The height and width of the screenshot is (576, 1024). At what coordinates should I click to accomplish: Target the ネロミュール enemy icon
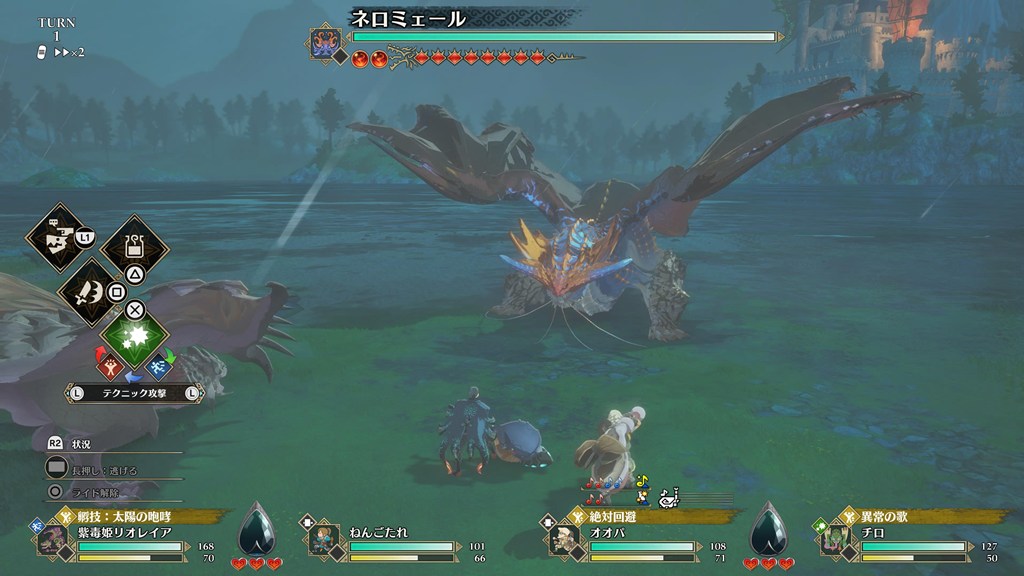[326, 44]
